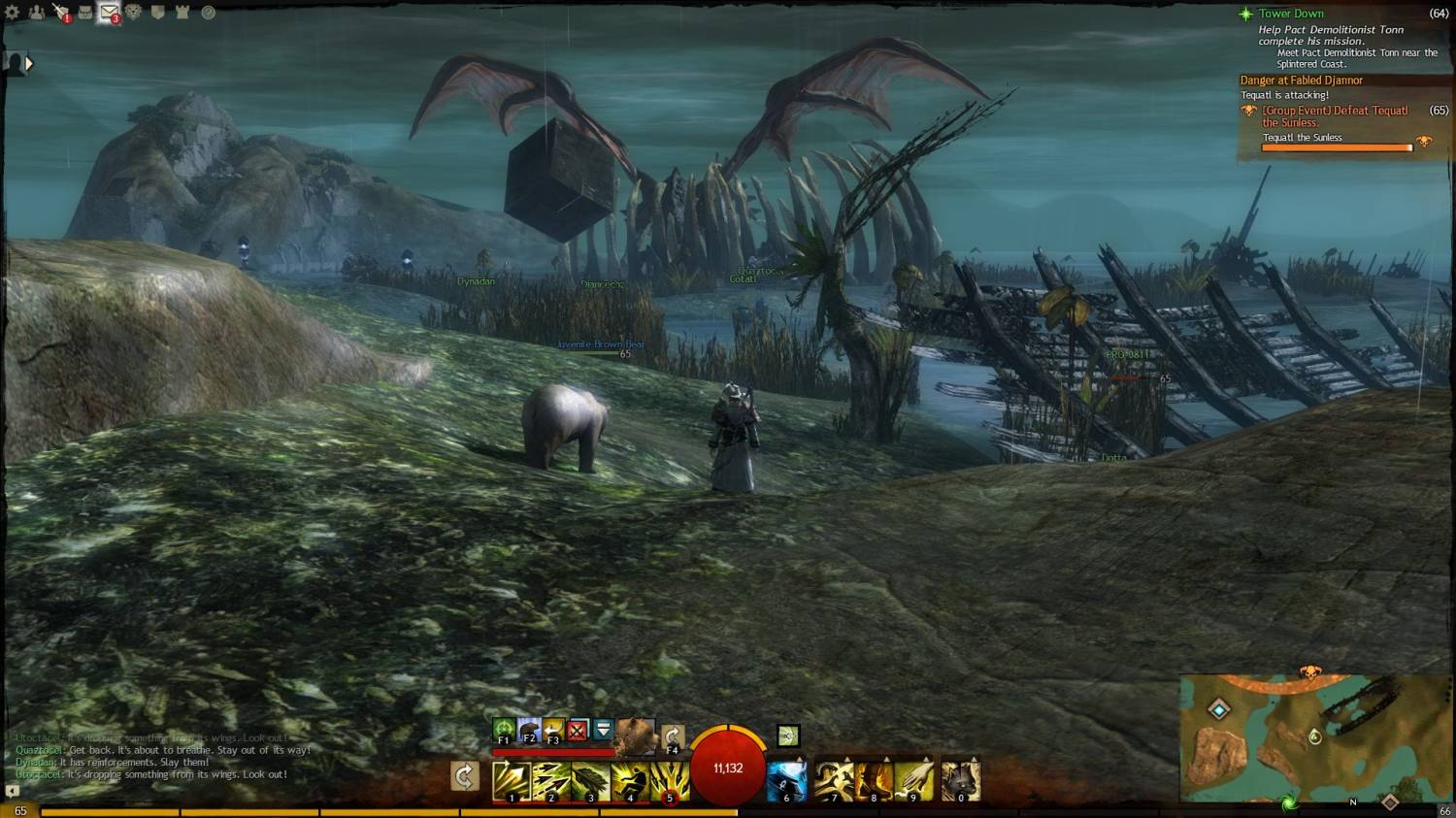Expand the party panel arrow
The height and width of the screenshot is (818, 1456).
(x=28, y=64)
